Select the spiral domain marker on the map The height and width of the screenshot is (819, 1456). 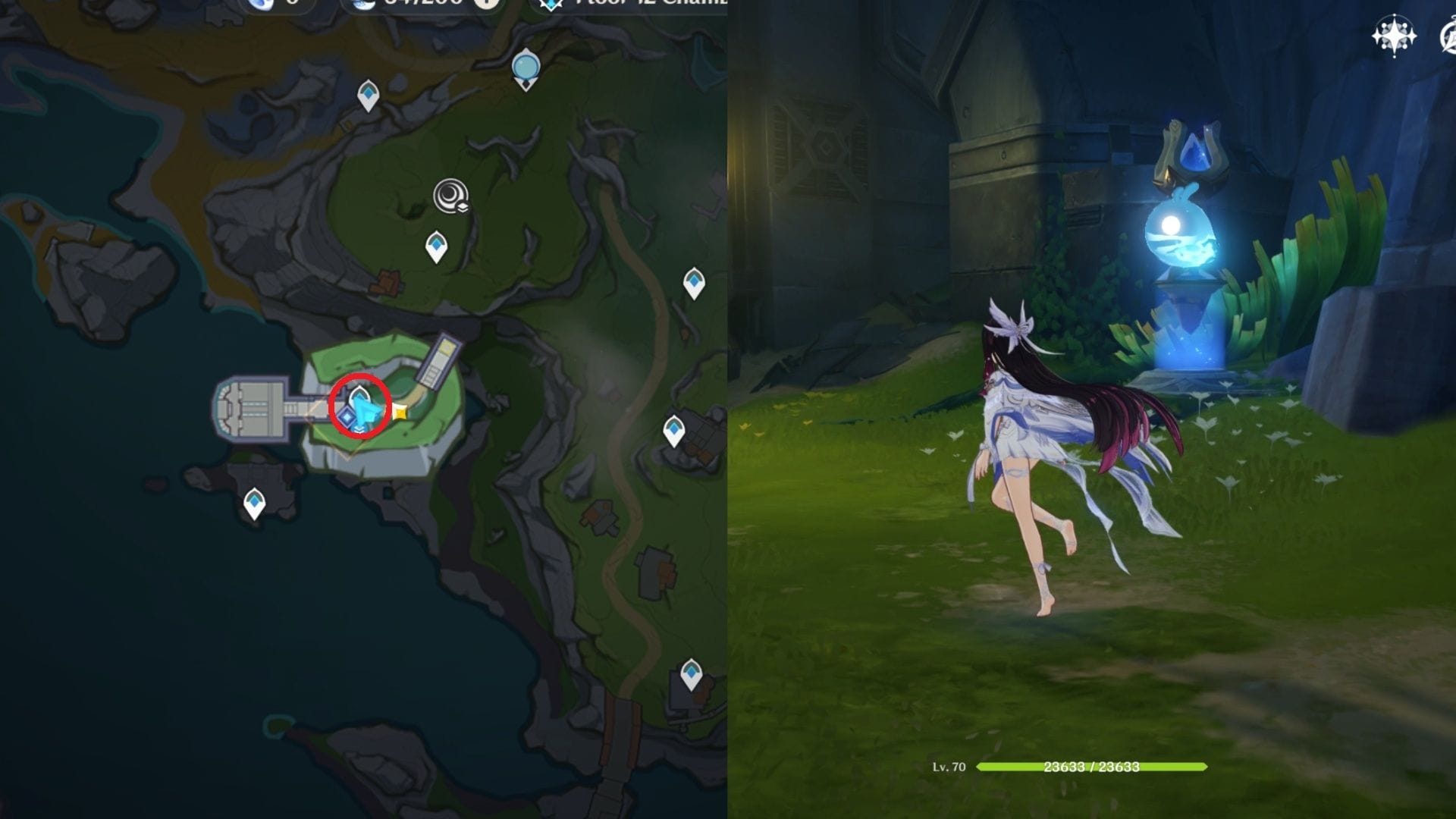tap(450, 196)
